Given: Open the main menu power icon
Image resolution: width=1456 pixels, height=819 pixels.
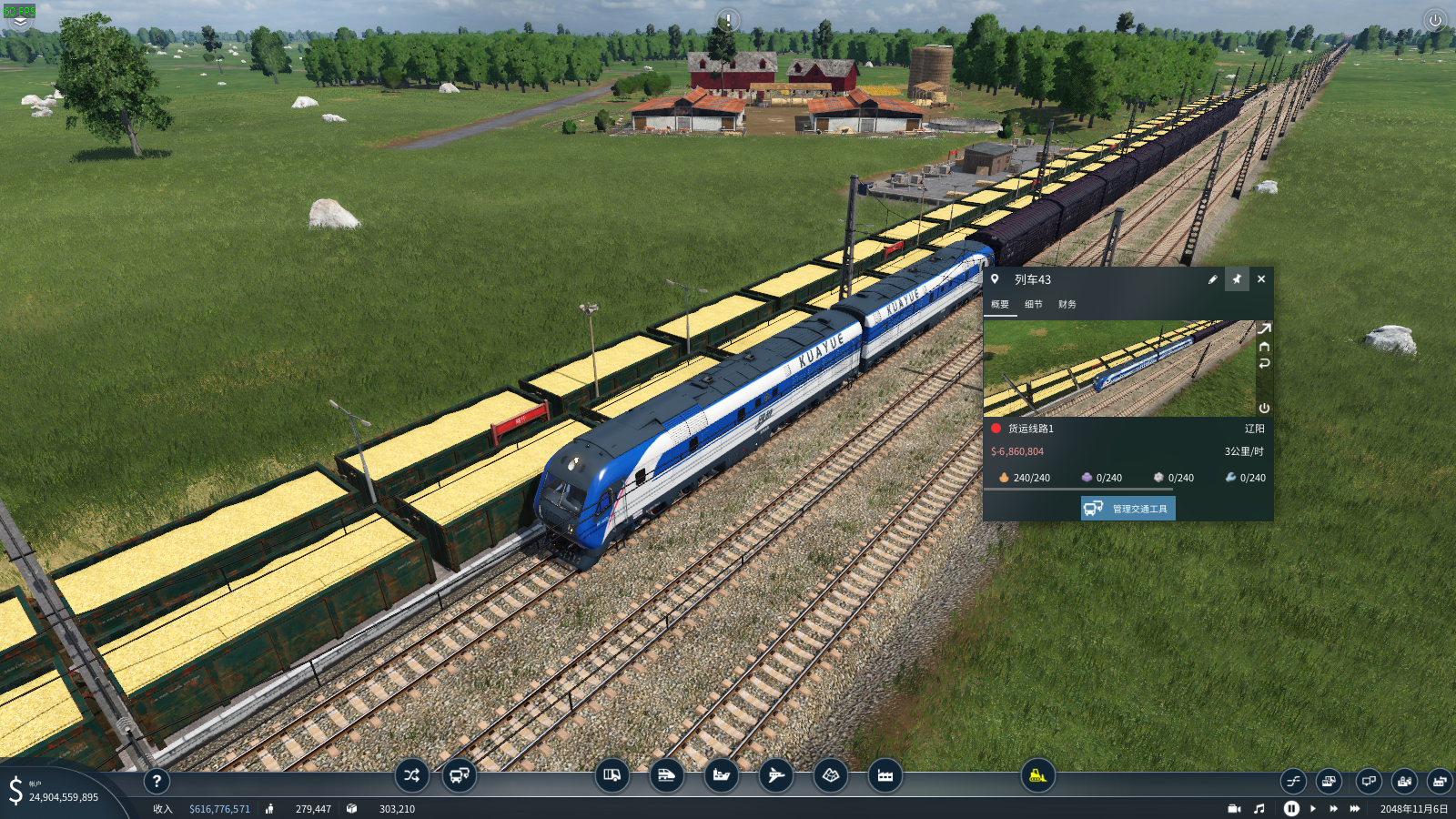Looking at the screenshot, I should tap(1435, 20).
